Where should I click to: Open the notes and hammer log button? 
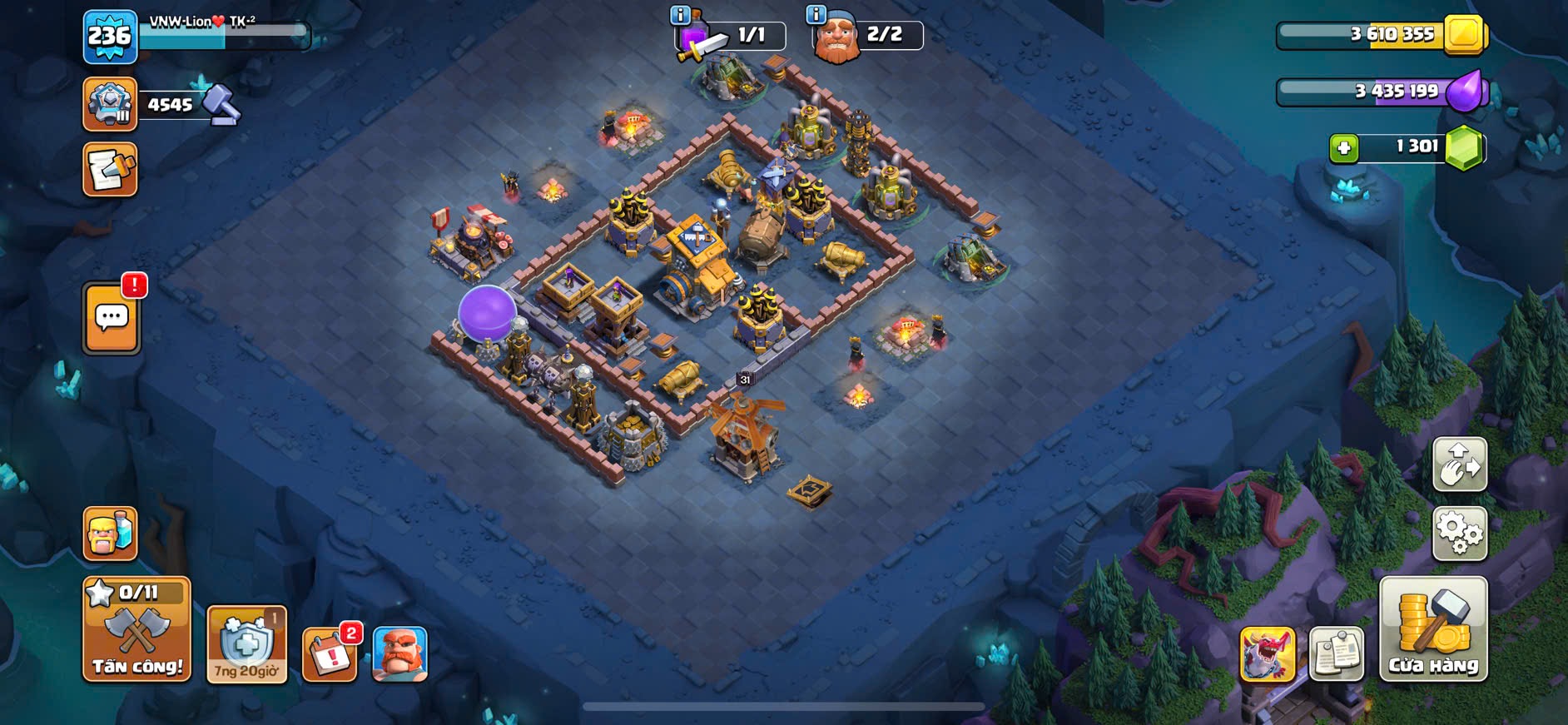110,170
